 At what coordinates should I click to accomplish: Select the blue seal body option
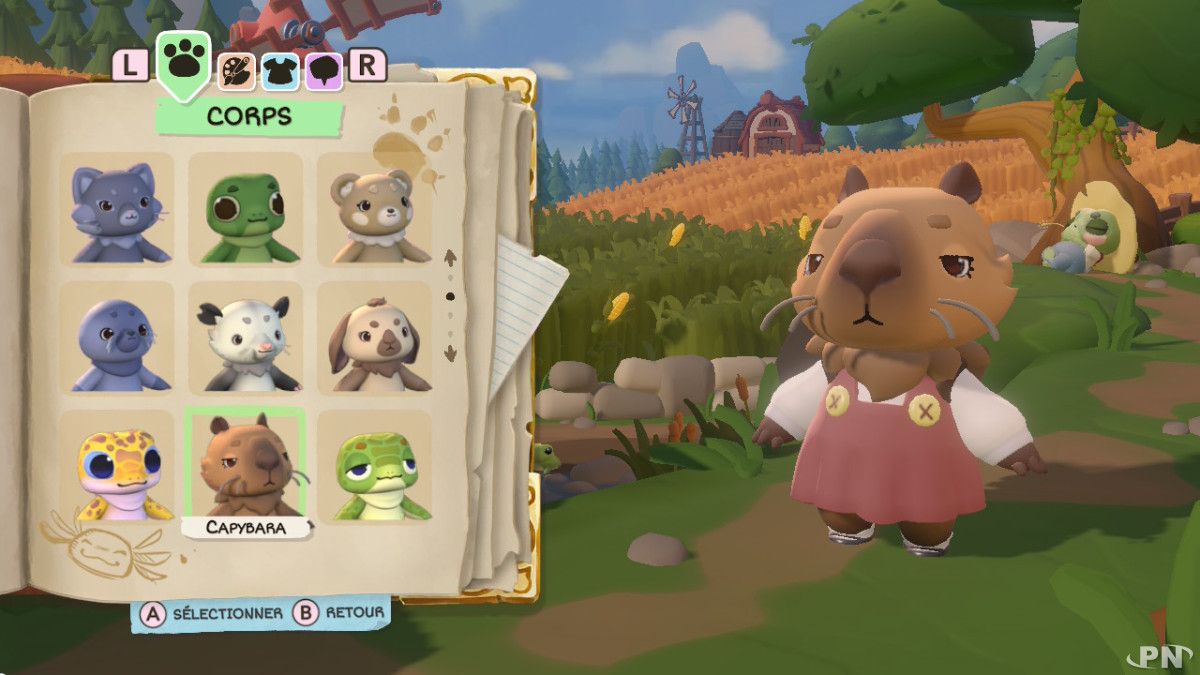(x=117, y=337)
